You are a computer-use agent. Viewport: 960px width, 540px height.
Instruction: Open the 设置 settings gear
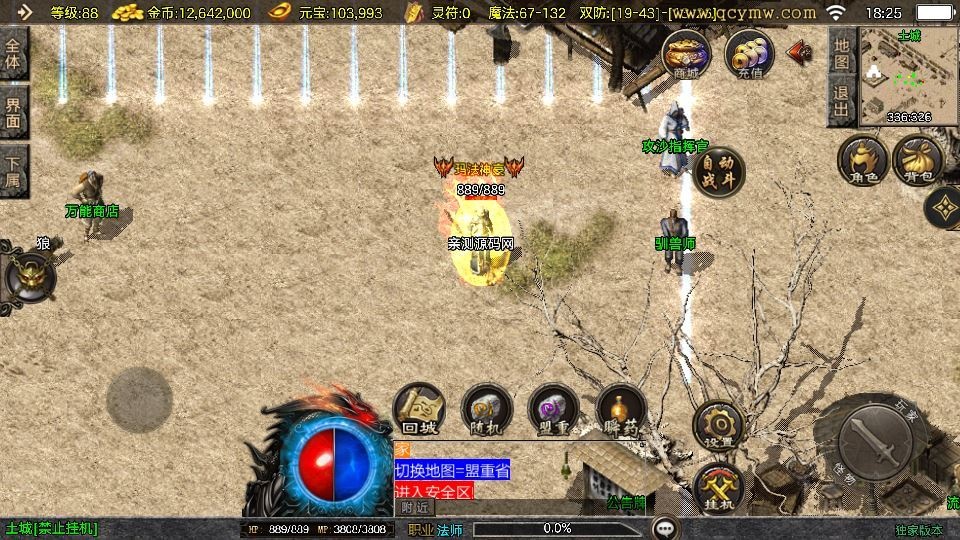pos(718,425)
